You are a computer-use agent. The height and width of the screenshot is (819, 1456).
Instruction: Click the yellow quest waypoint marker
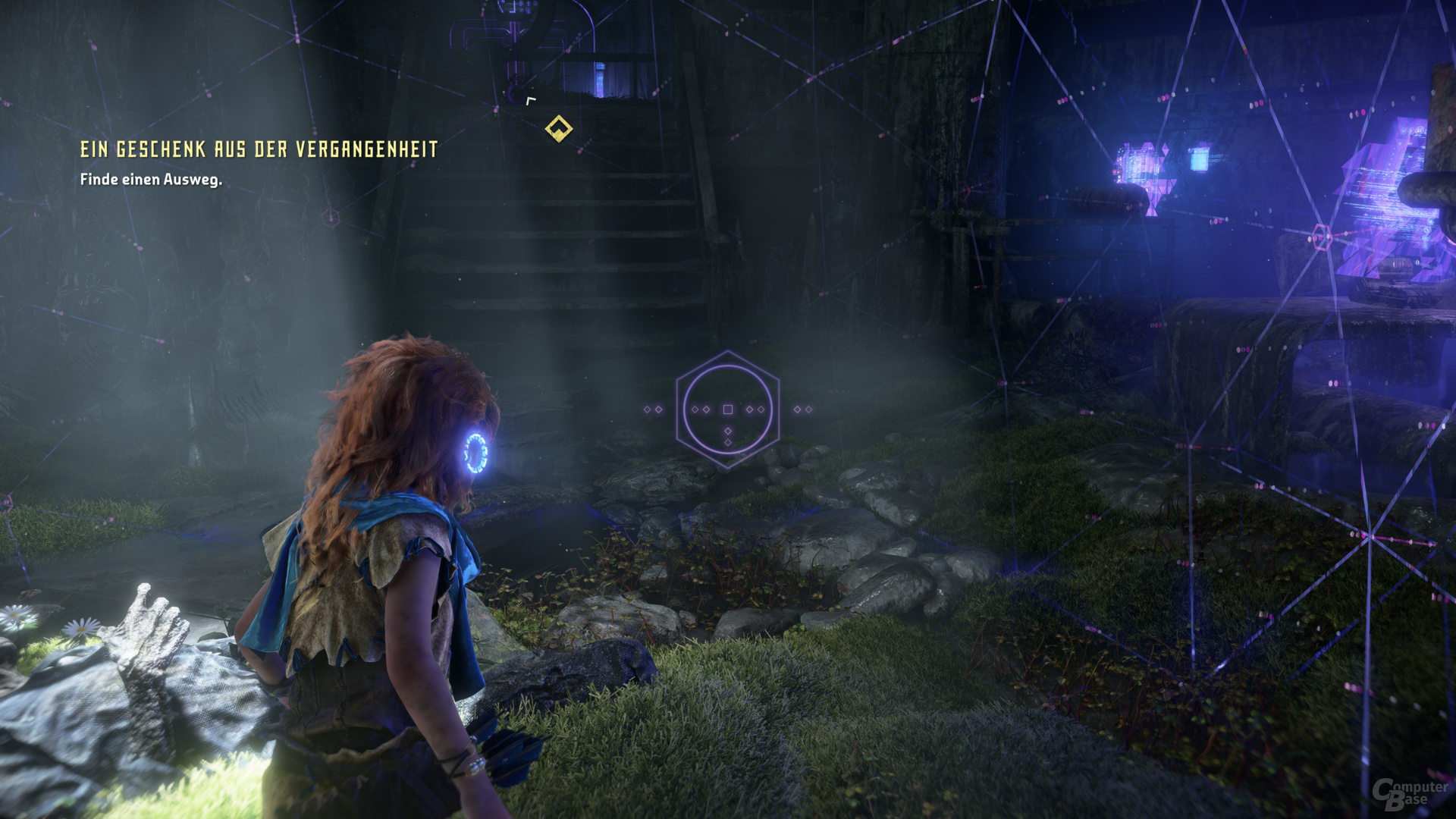point(559,128)
